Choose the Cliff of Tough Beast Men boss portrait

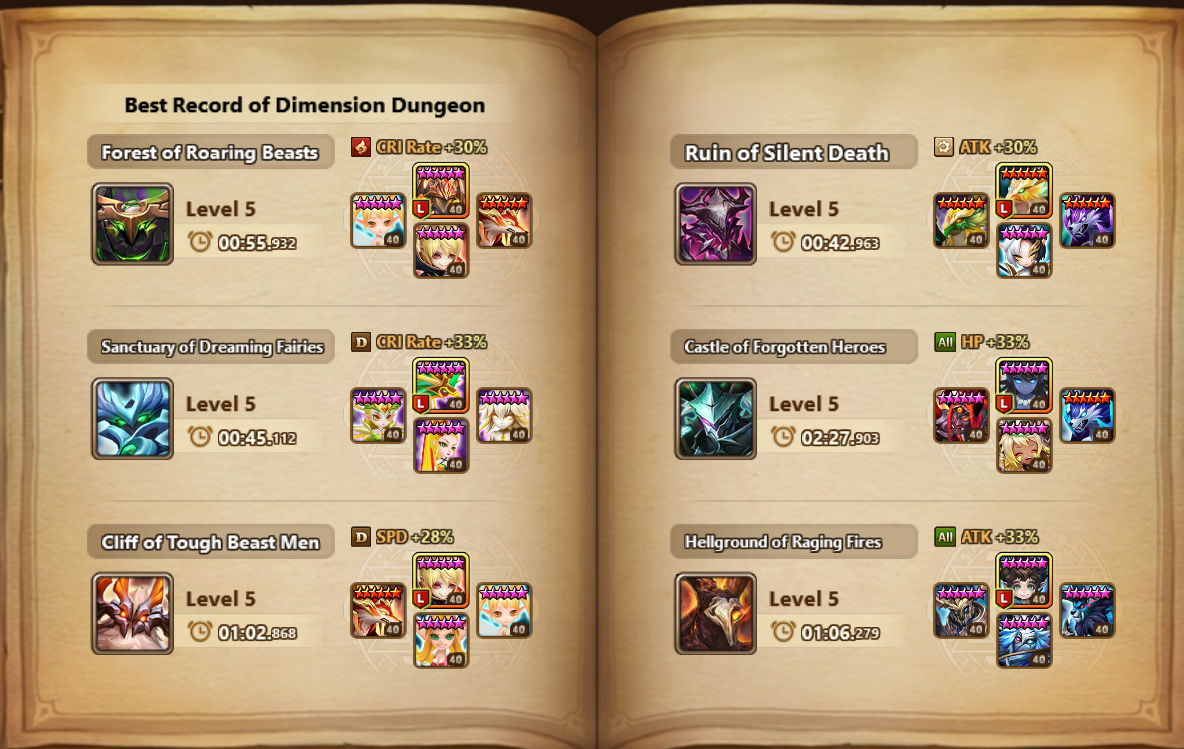(x=132, y=614)
